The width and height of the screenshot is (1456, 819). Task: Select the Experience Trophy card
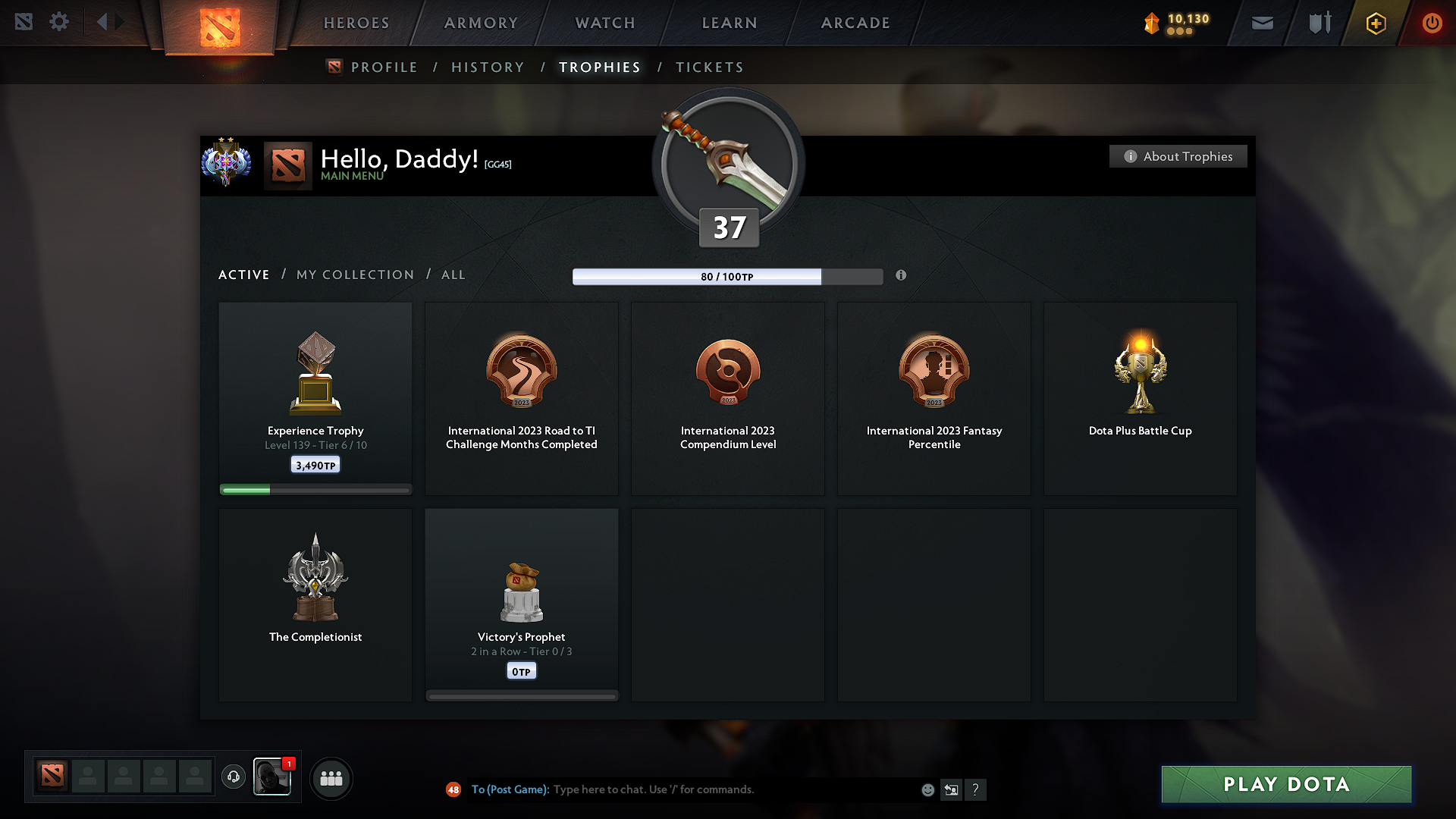point(315,394)
